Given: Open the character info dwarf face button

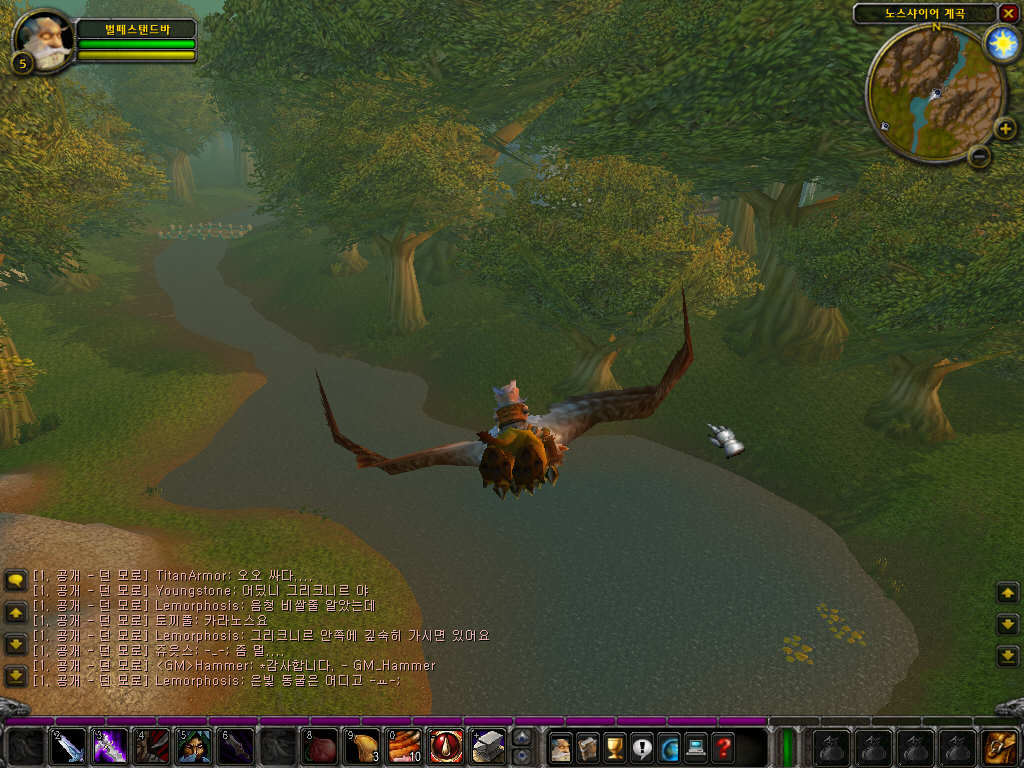Looking at the screenshot, I should (561, 747).
